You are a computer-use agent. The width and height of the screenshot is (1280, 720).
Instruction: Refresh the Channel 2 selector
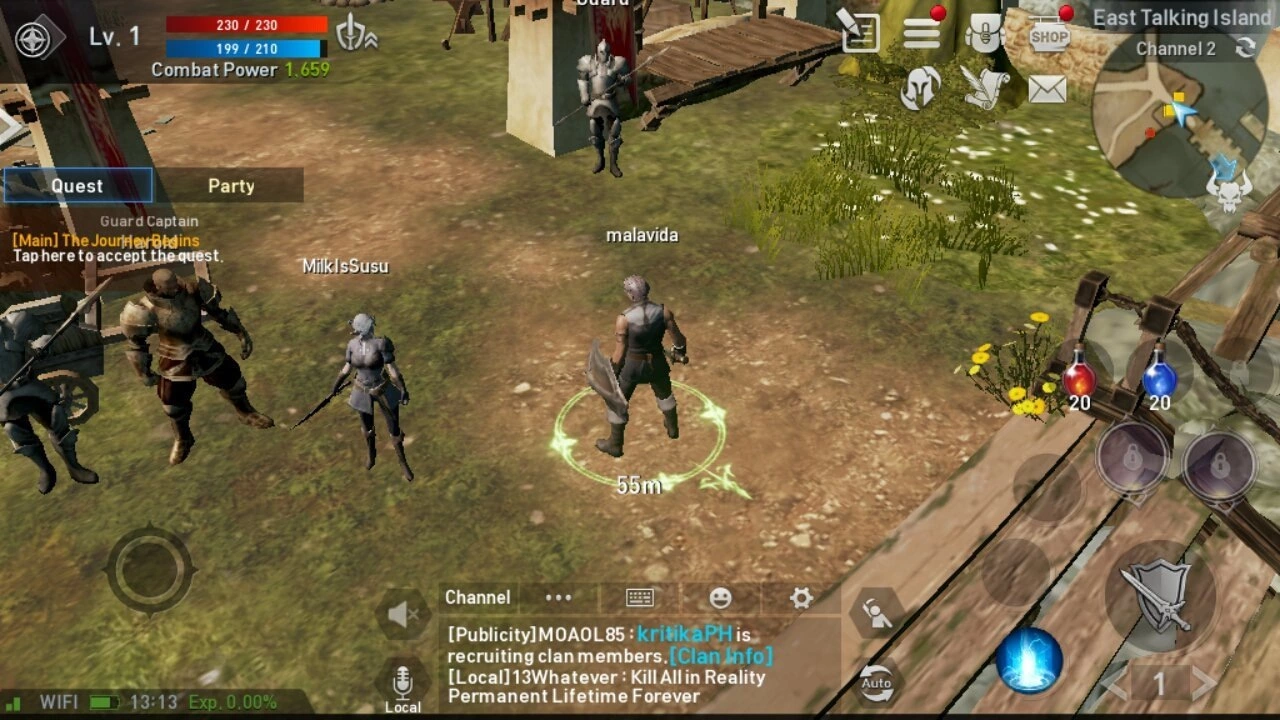click(1245, 48)
